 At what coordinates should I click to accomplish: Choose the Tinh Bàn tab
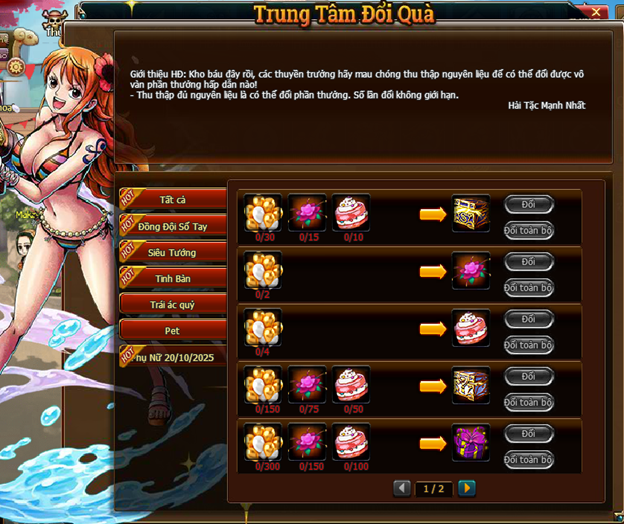pos(172,279)
